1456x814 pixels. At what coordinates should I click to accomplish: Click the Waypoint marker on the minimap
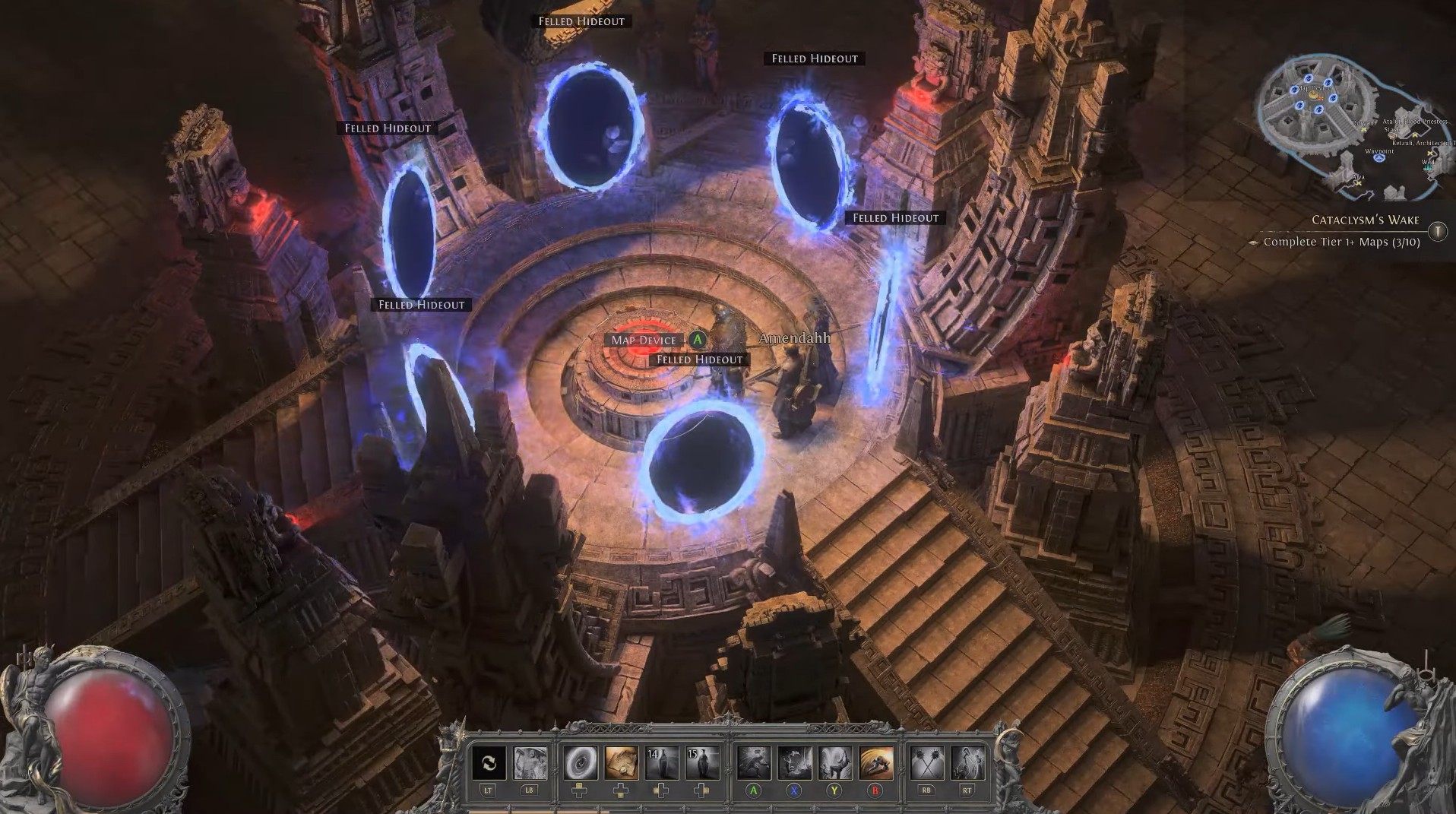(x=1378, y=157)
